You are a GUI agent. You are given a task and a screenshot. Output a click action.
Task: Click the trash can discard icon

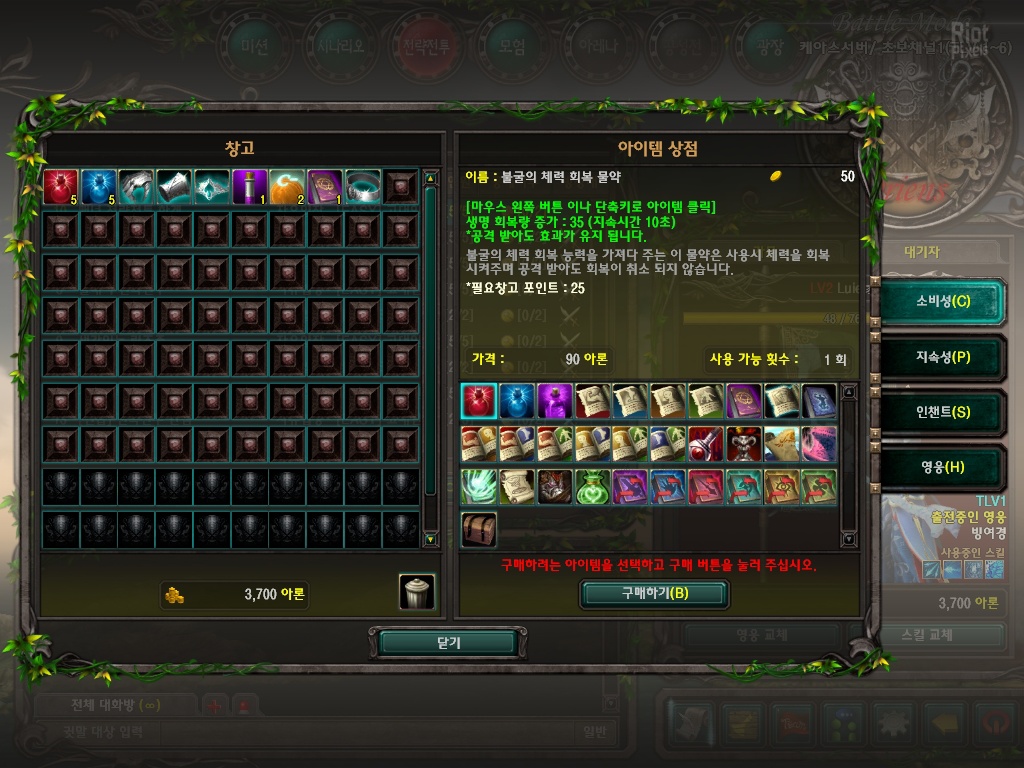click(417, 592)
